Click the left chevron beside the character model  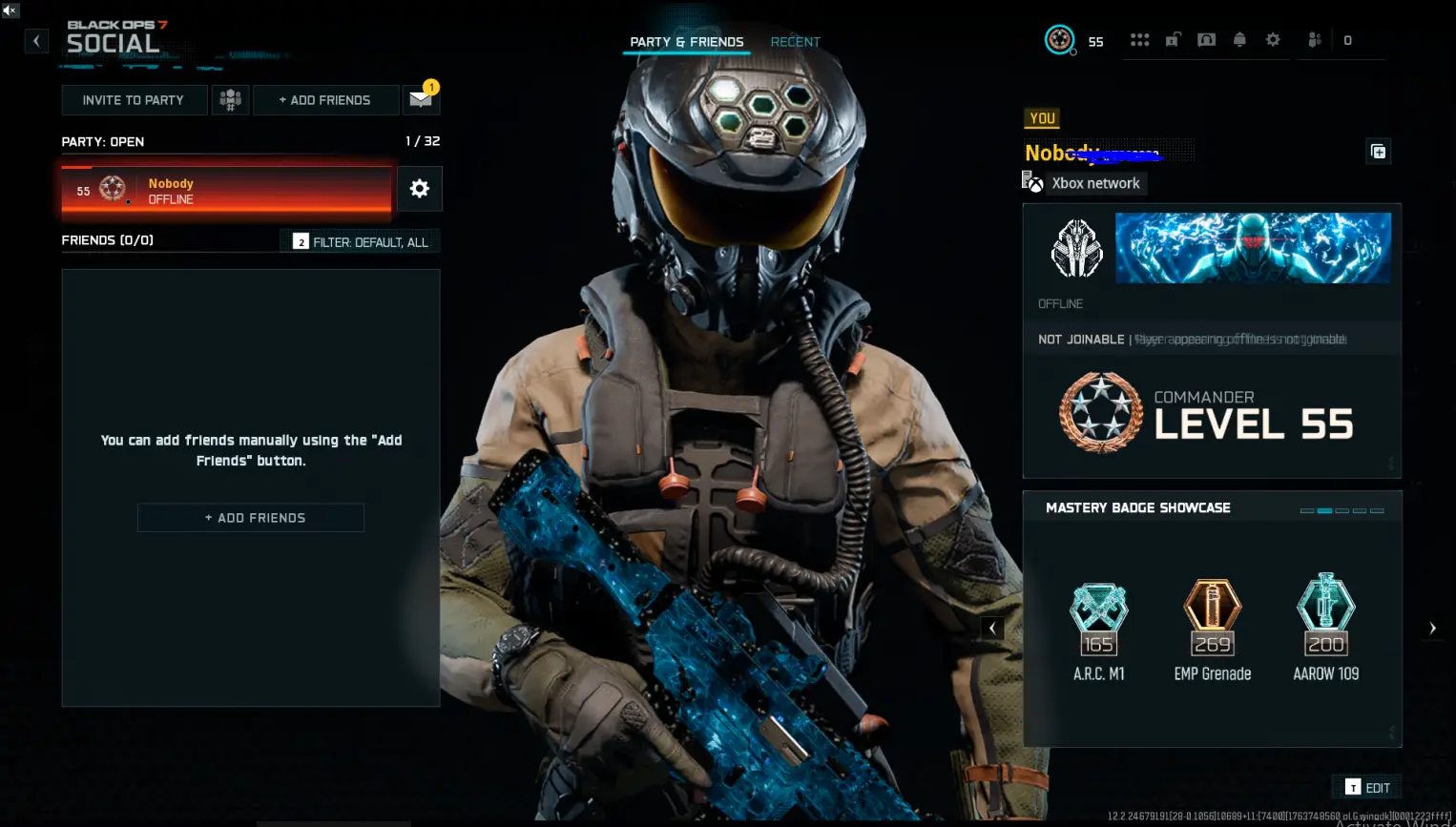(x=992, y=628)
